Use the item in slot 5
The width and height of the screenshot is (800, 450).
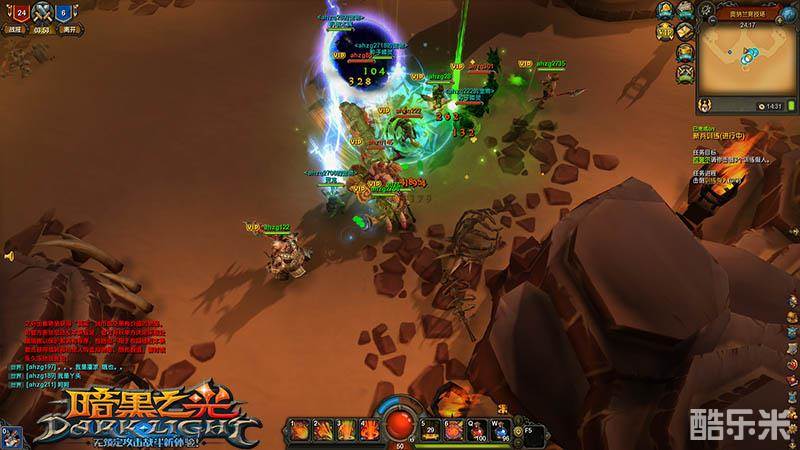(431, 430)
